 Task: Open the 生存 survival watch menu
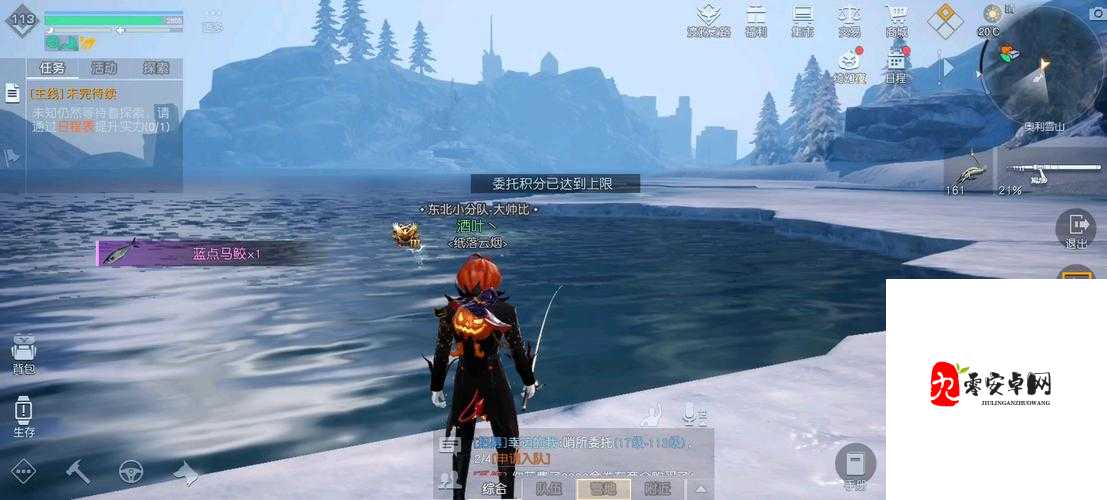click(23, 415)
